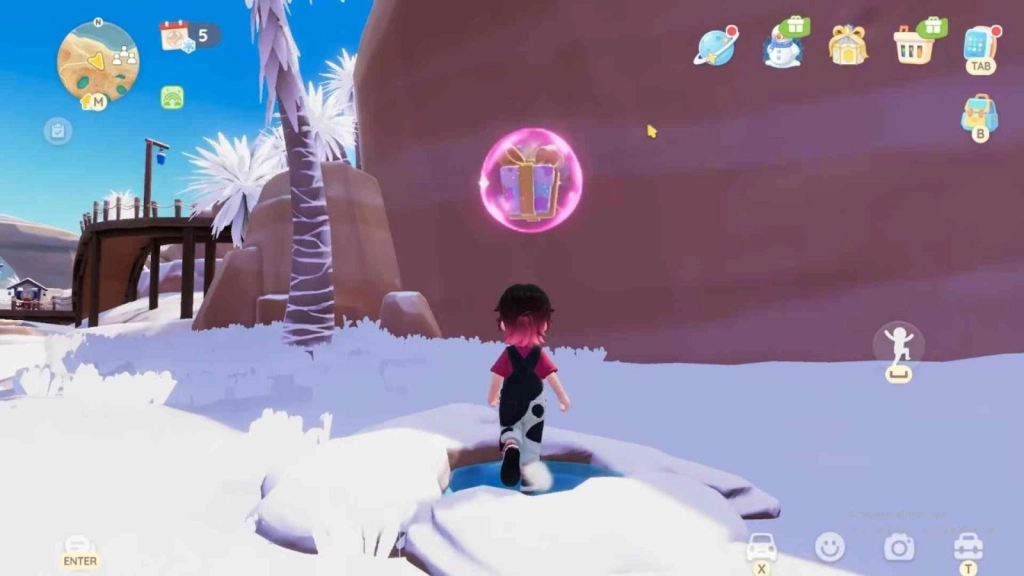Click the green rainbow icon
Image resolution: width=1024 pixels, height=576 pixels.
click(172, 97)
